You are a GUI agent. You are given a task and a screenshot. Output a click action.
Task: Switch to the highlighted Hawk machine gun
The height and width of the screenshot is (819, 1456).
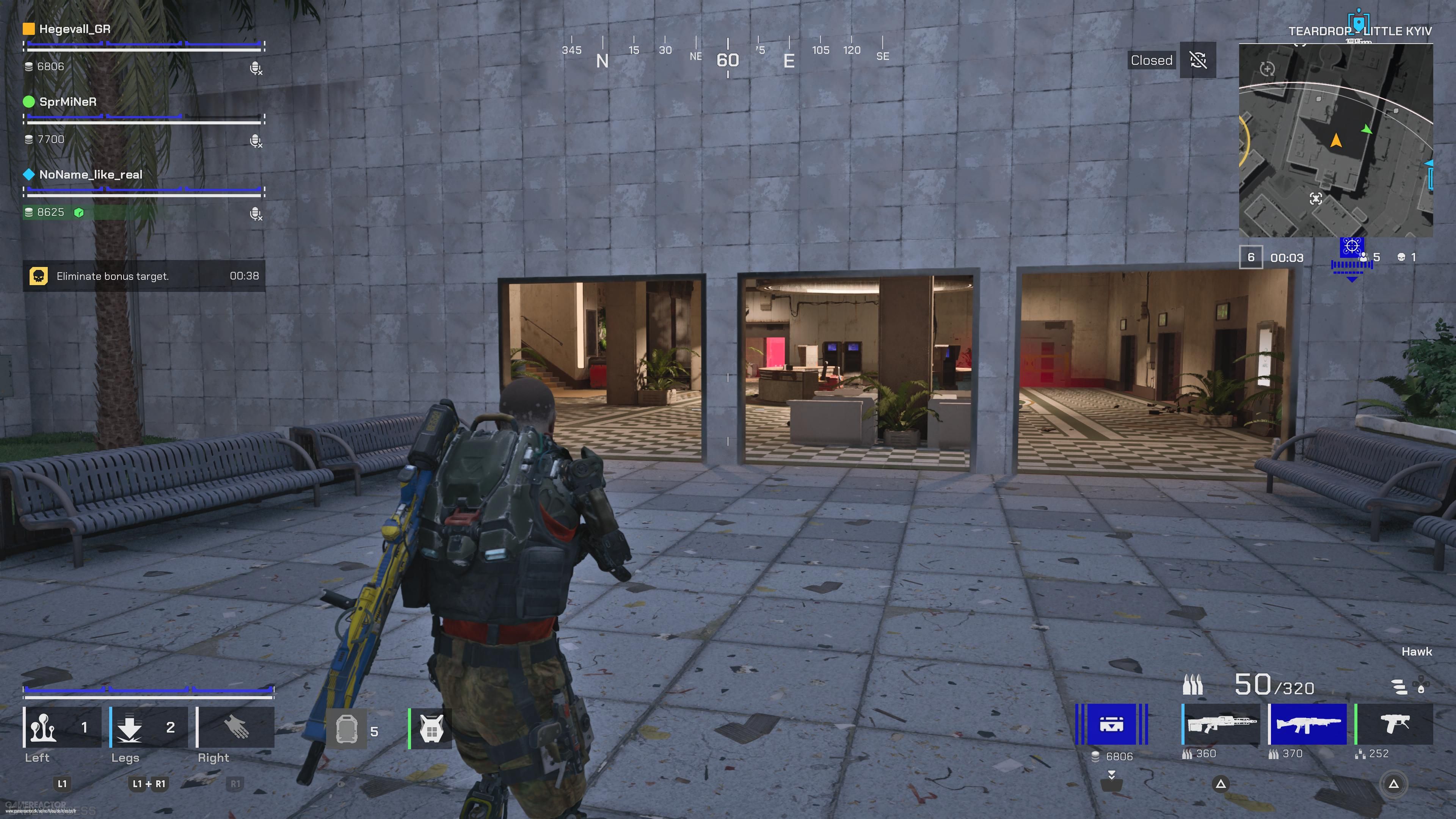tap(1307, 724)
